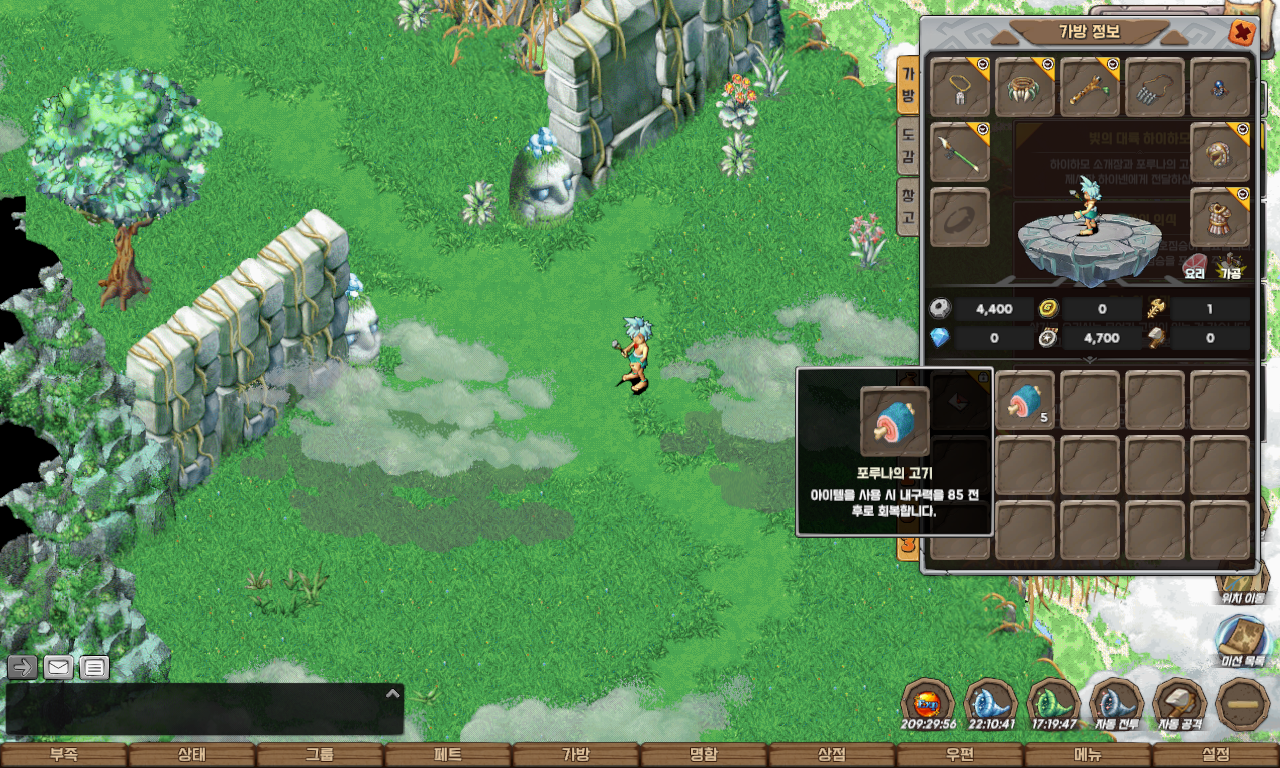Expand the chat box with the arrow
1280x768 pixels.
click(x=393, y=693)
